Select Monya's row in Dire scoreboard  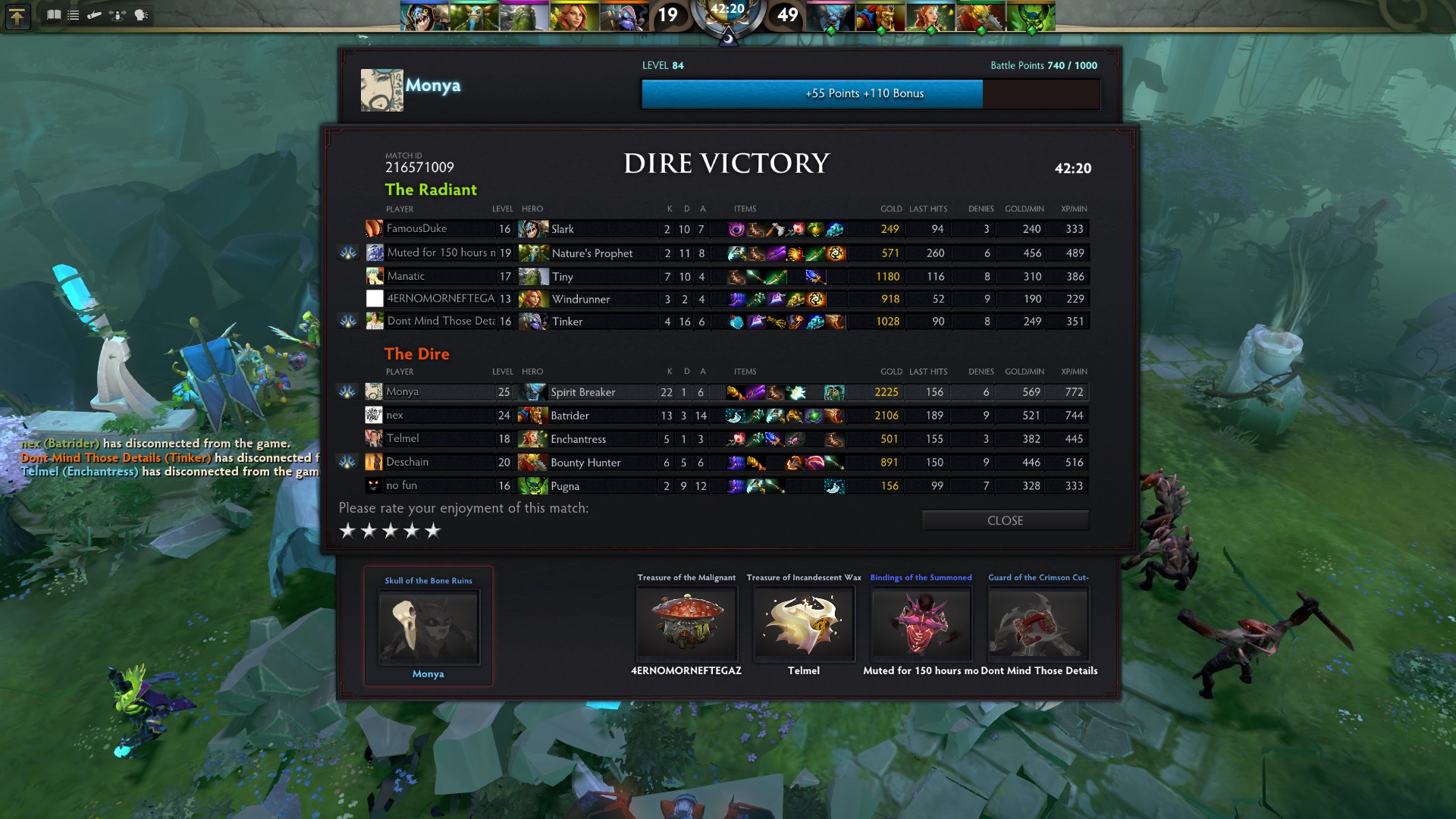(440, 392)
